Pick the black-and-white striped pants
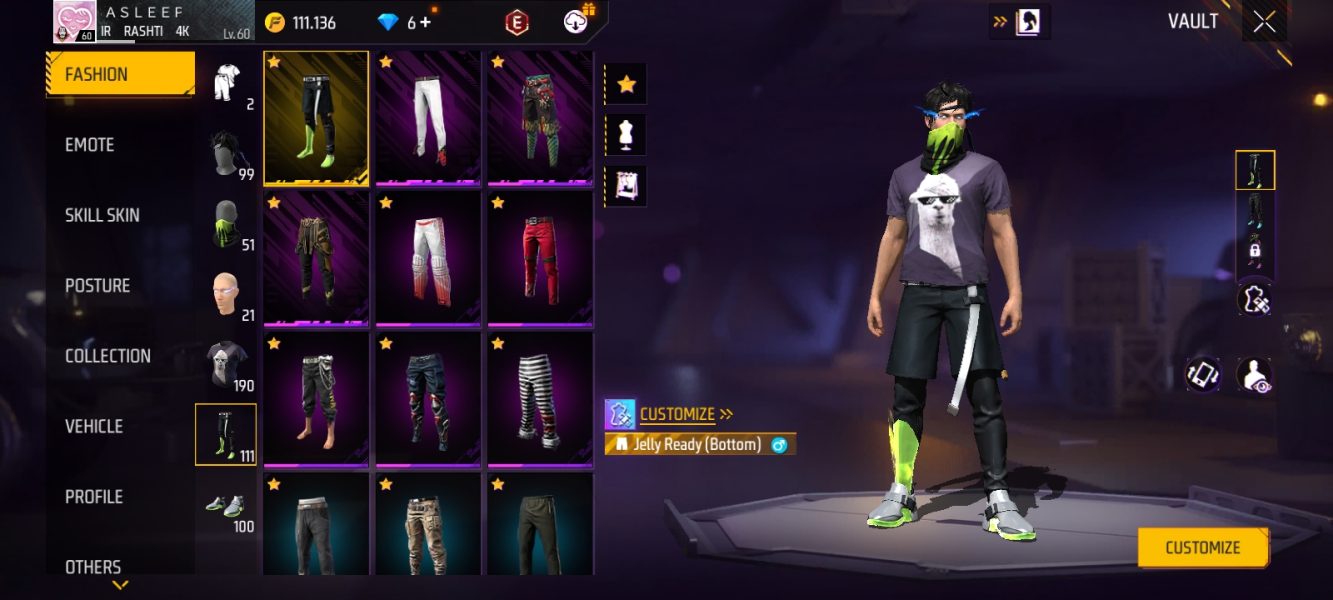The width and height of the screenshot is (1333, 600). (540, 397)
